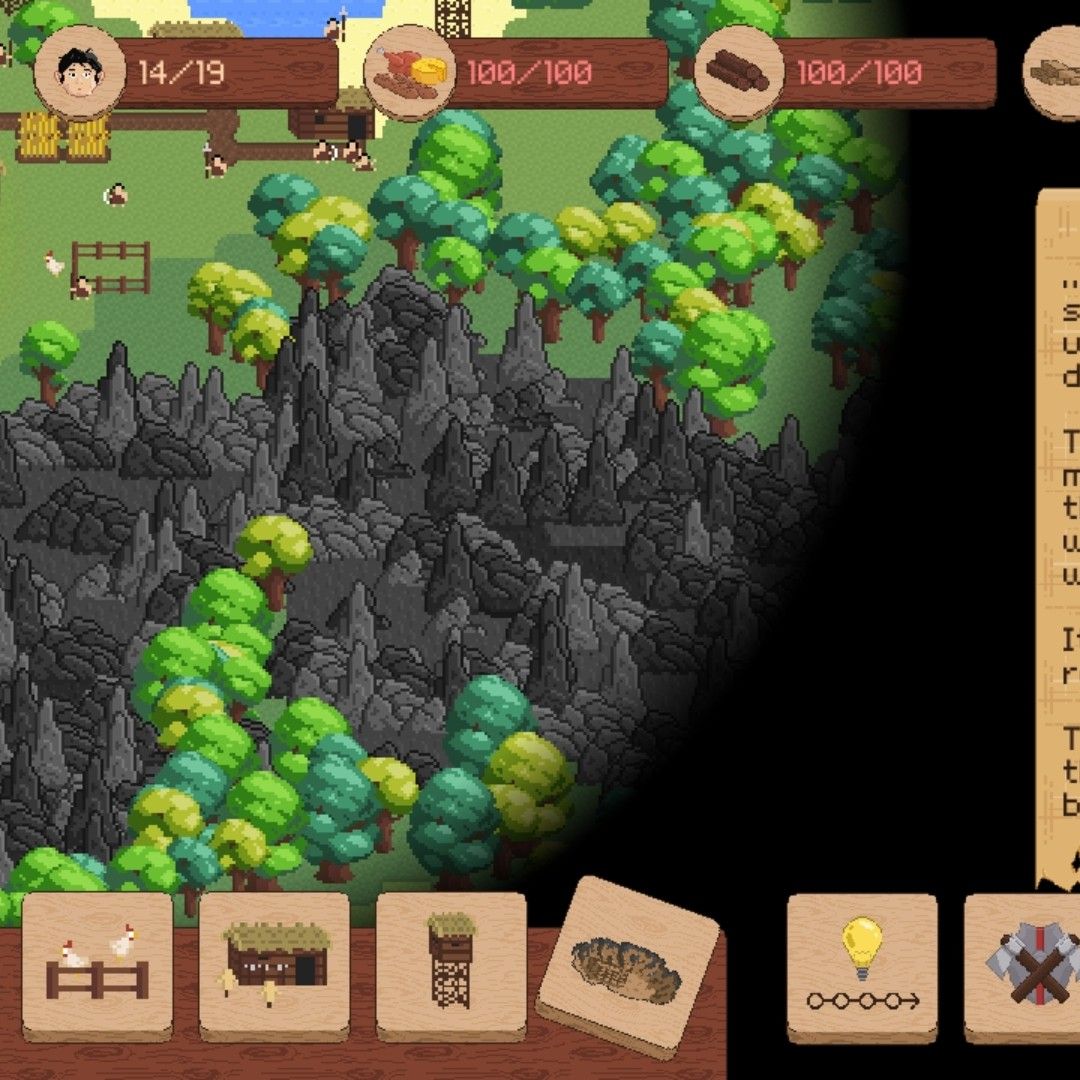This screenshot has width=1080, height=1080.
Task: Select the watchtower building card
Action: coord(451,966)
